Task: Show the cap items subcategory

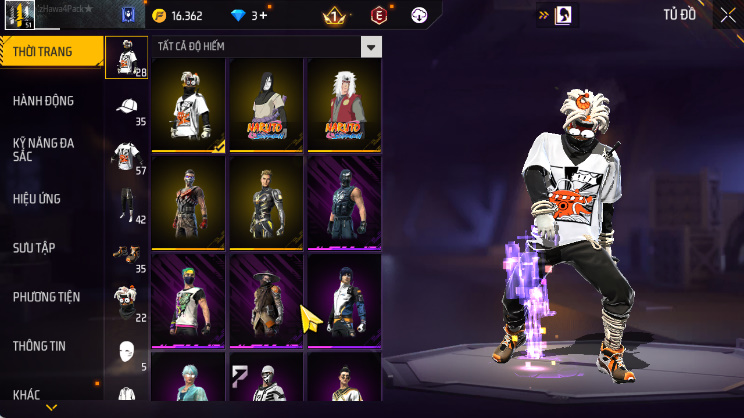Action: pos(126,108)
